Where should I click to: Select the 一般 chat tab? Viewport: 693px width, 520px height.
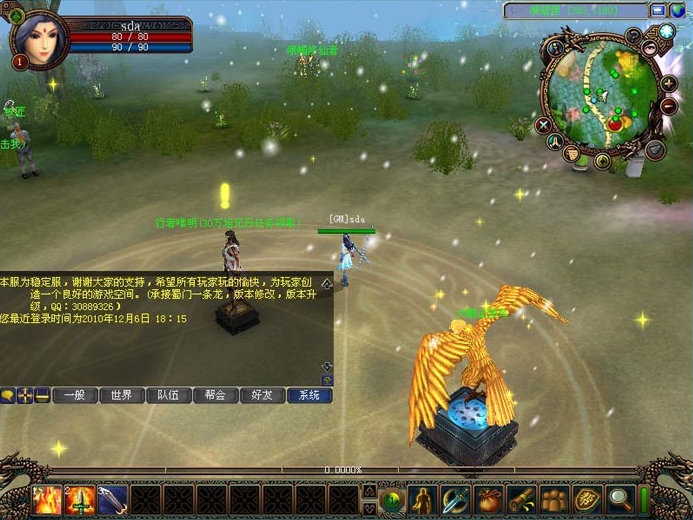click(75, 395)
